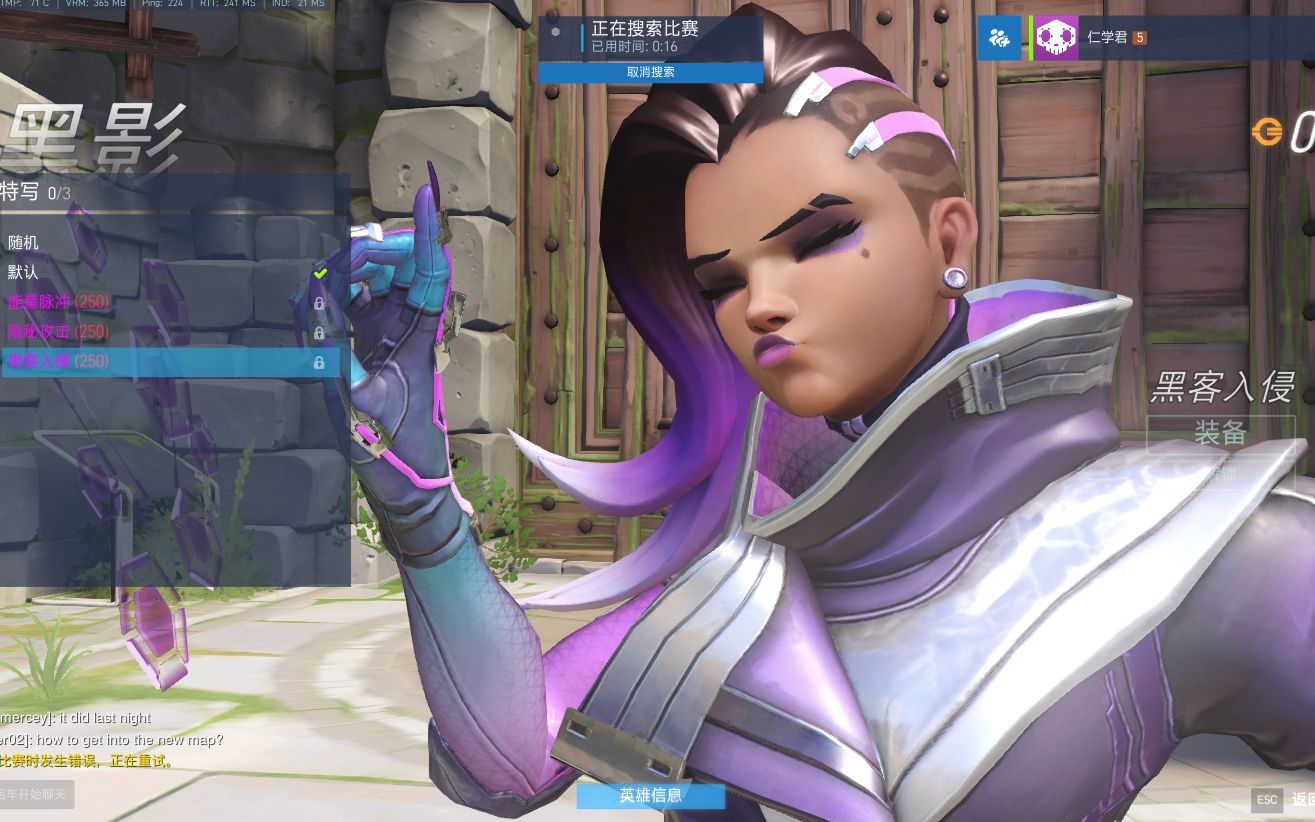1315x822 pixels.
Task: Select the highlighted 黑客入侵 list entry
Action: [x=58, y=361]
